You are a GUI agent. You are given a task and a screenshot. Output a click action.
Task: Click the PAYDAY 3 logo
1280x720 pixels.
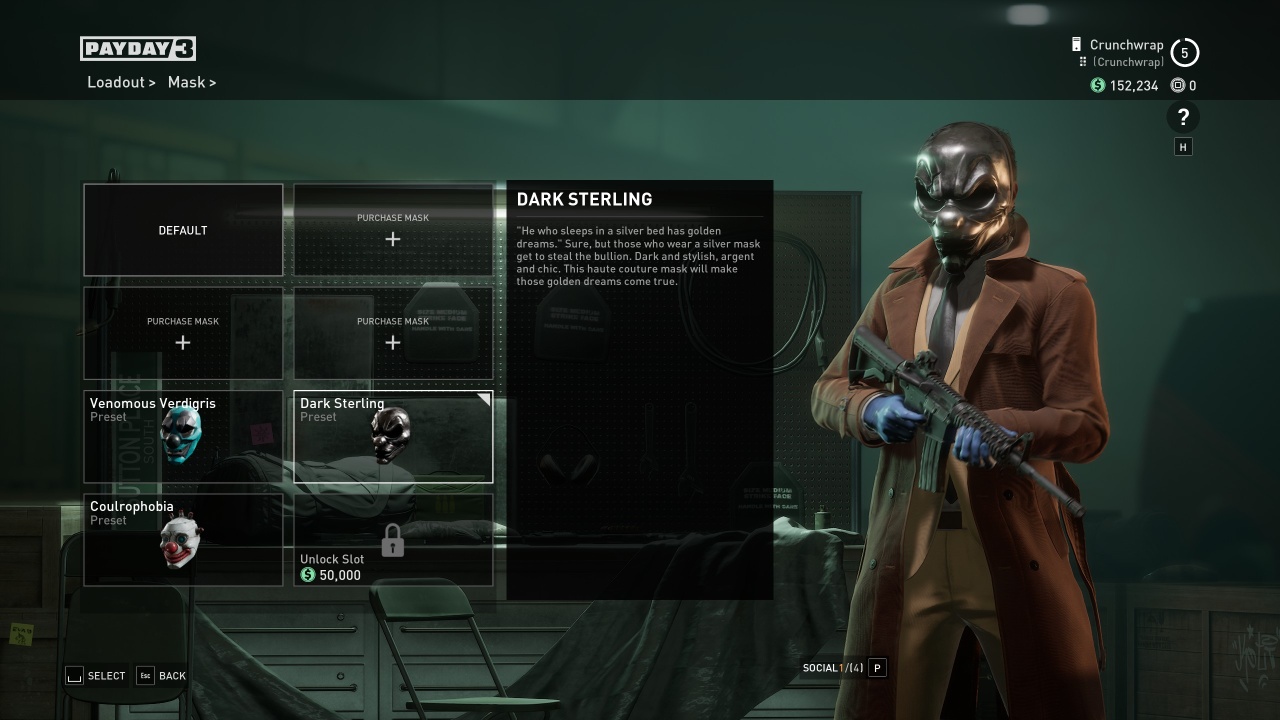[x=137, y=48]
